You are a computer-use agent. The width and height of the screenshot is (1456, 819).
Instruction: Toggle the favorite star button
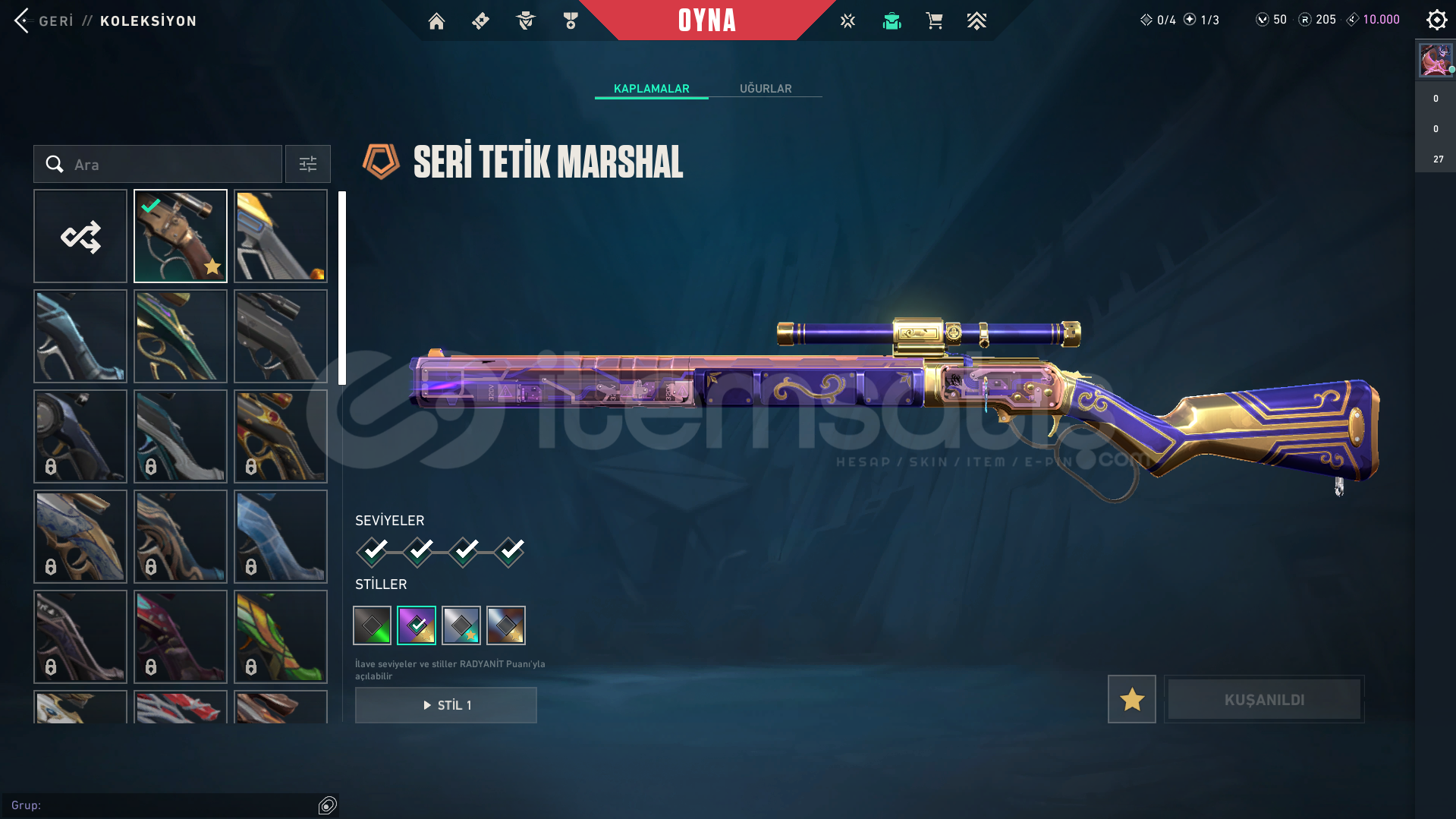1131,699
